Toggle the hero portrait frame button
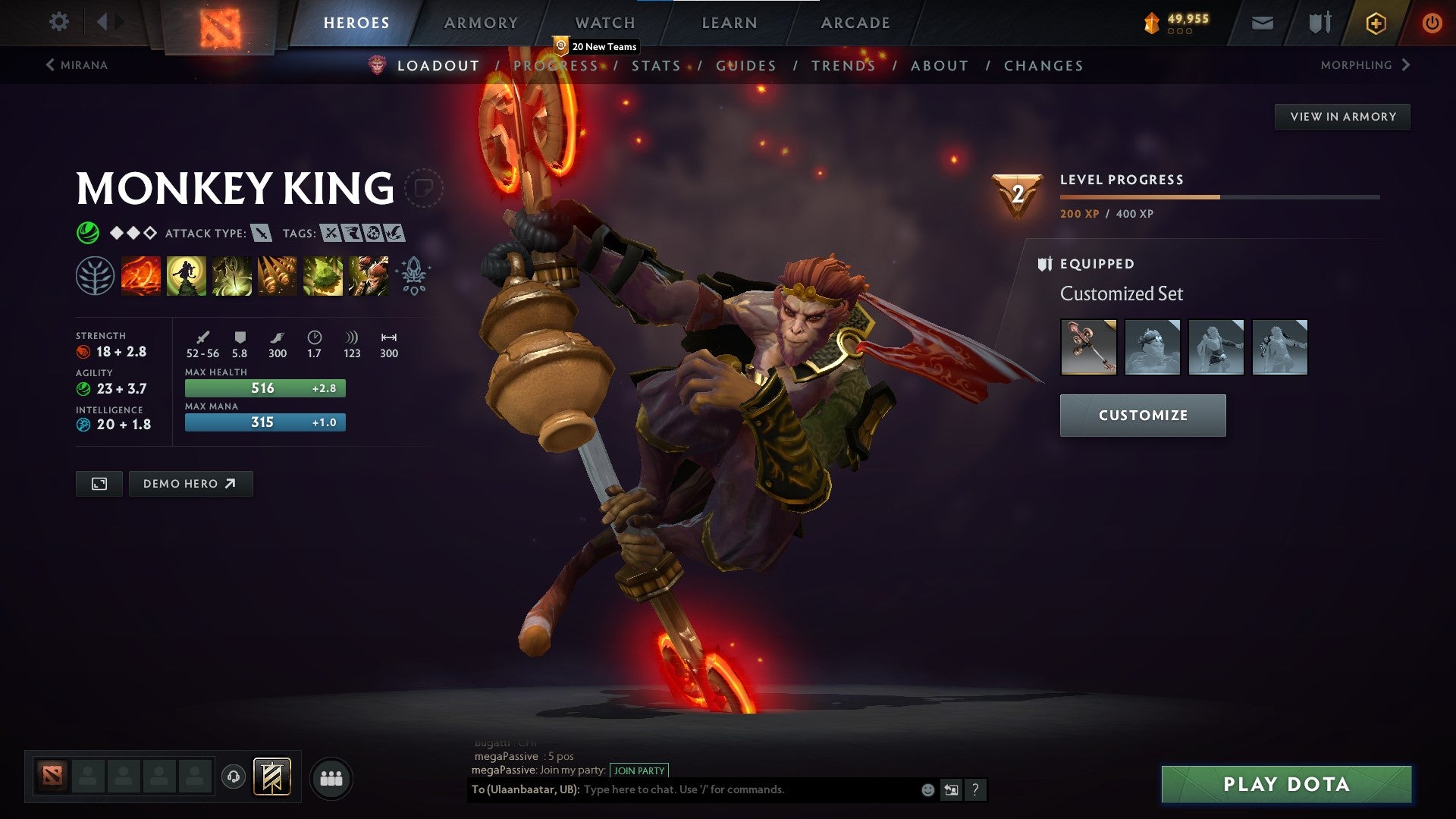 [x=99, y=483]
